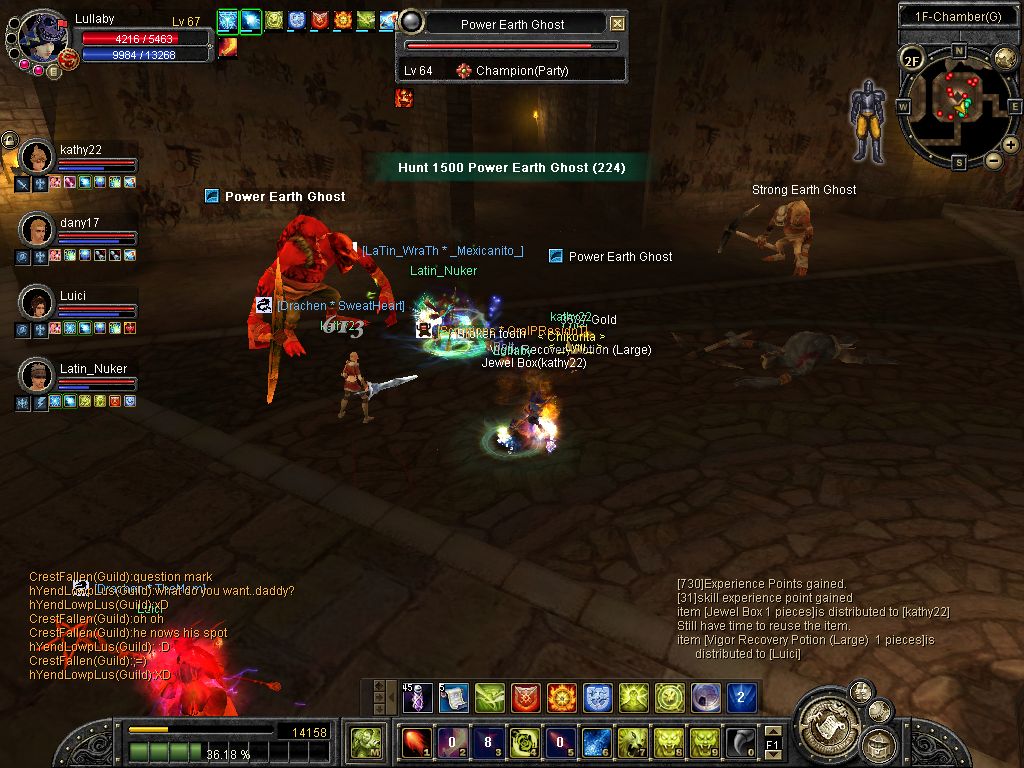Zoom out the minimap with minus button
The width and height of the screenshot is (1024, 768).
point(993,160)
